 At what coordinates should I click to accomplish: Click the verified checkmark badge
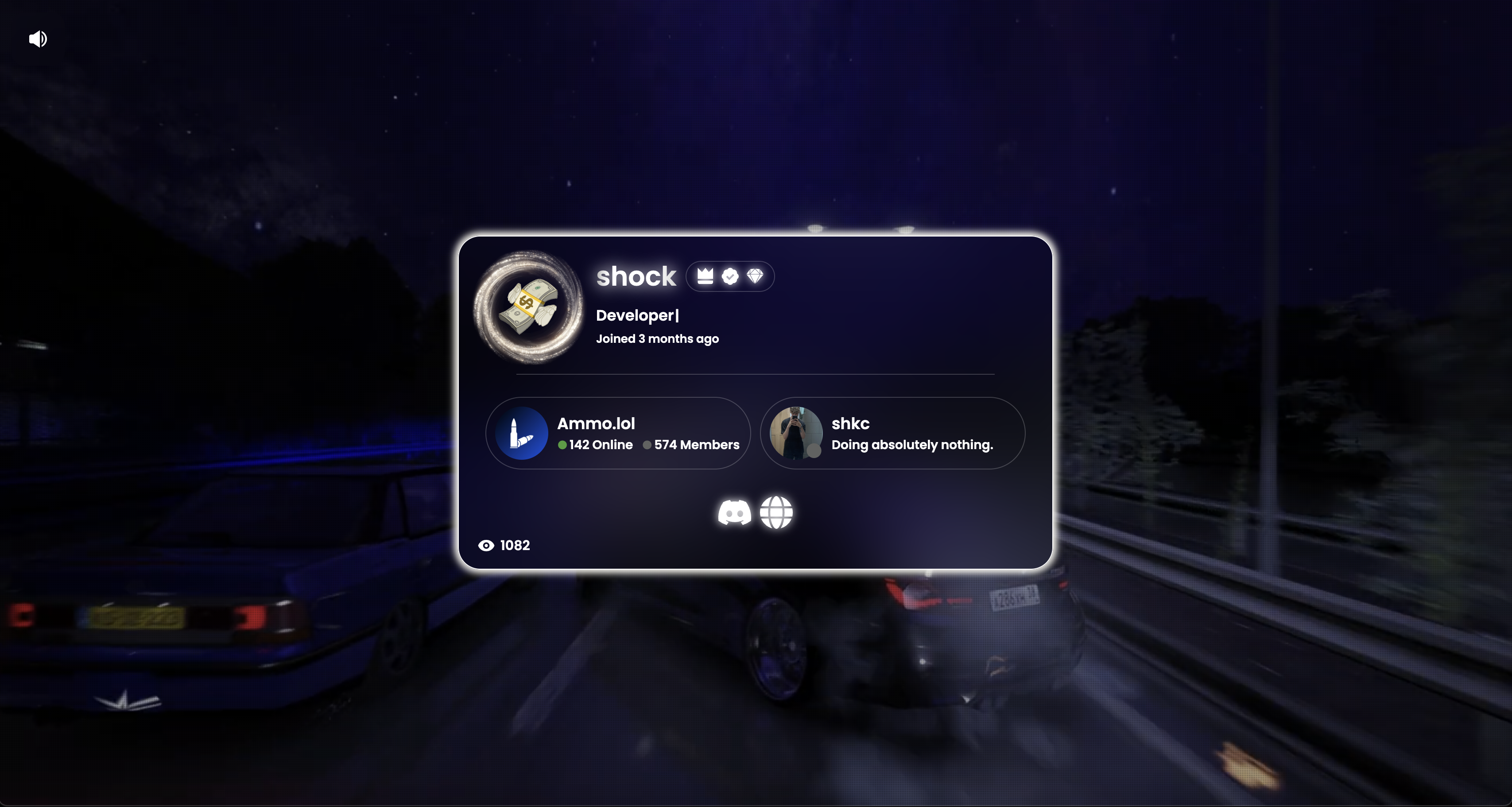(730, 276)
